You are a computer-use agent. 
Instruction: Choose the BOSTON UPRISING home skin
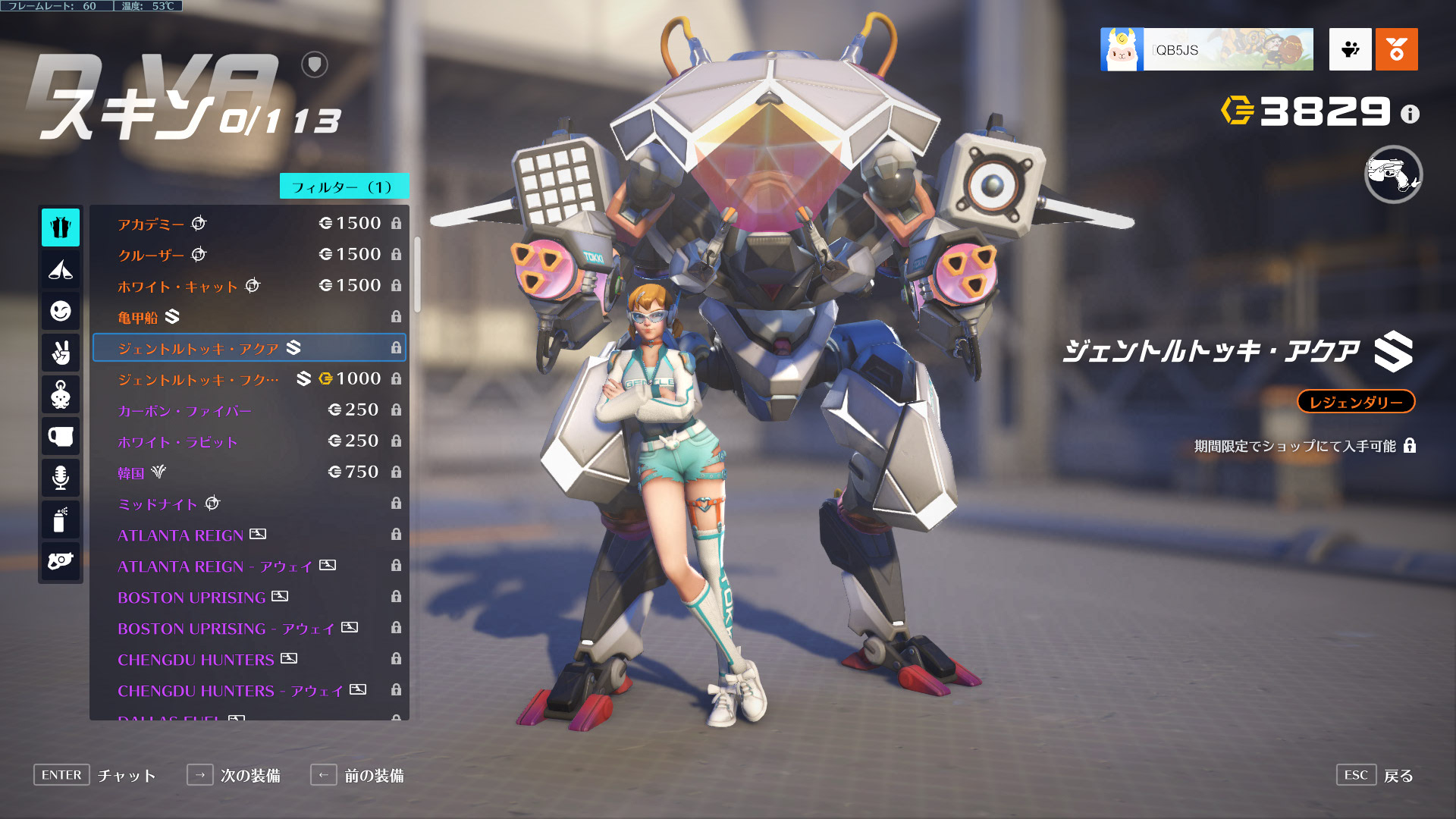[249, 597]
